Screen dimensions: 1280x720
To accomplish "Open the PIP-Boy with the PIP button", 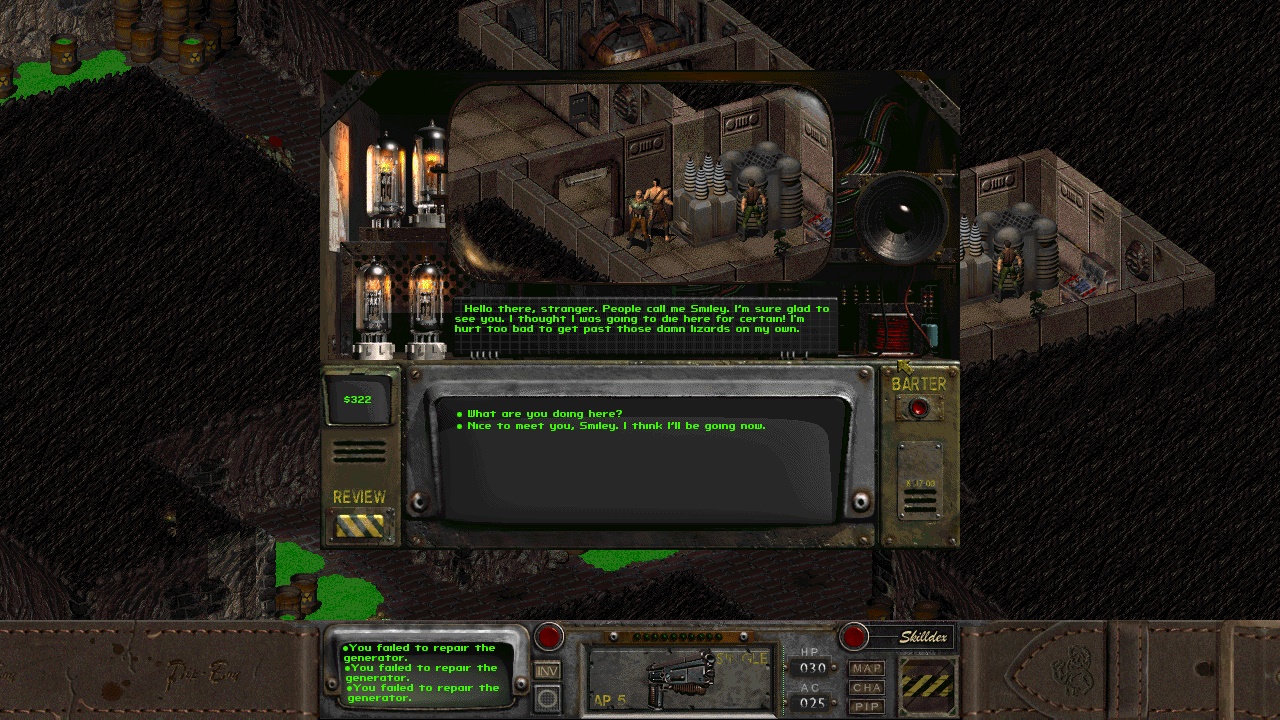I will point(866,706).
